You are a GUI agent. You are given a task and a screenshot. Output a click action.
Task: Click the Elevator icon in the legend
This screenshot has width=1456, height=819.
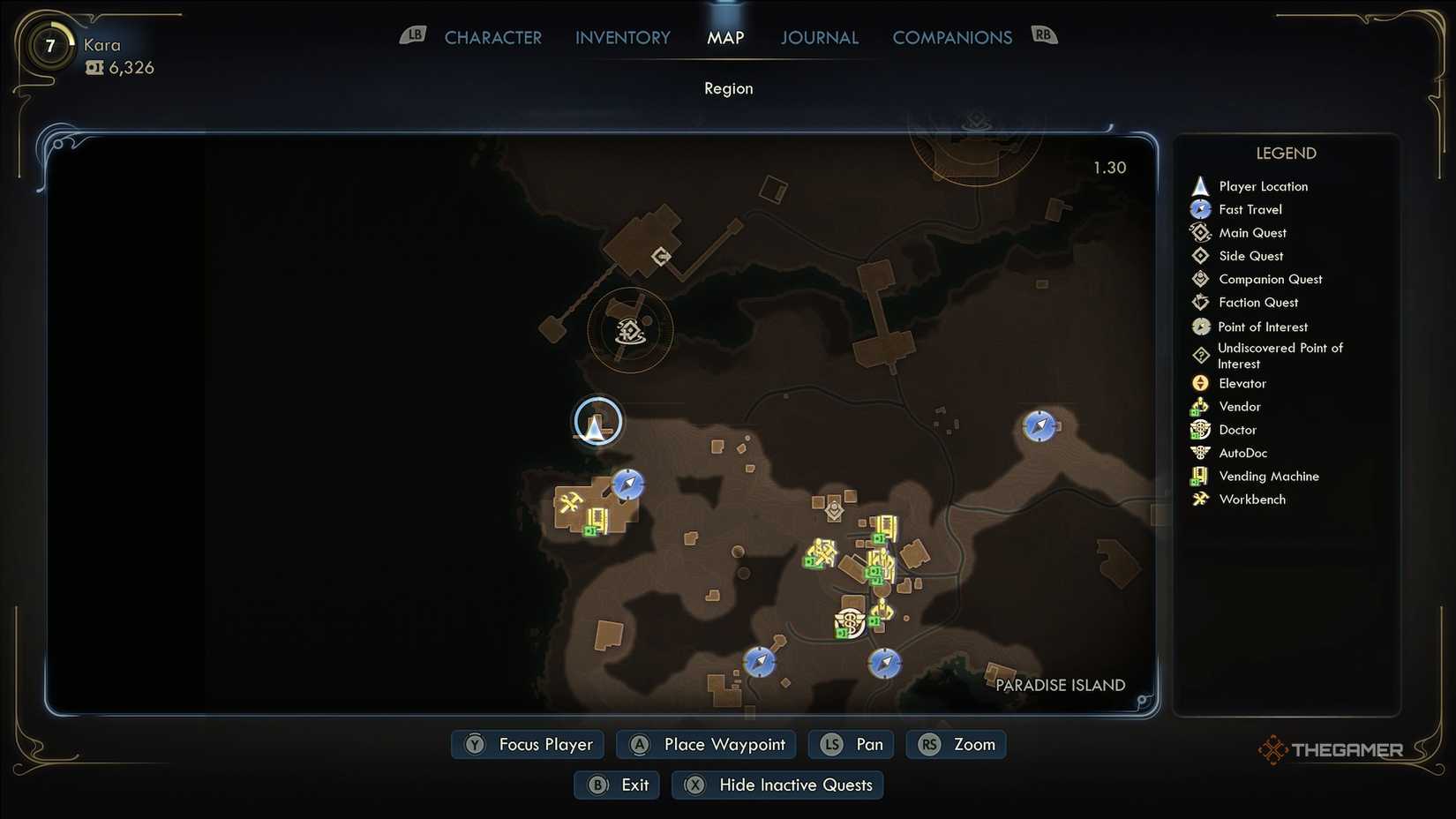pos(1200,383)
